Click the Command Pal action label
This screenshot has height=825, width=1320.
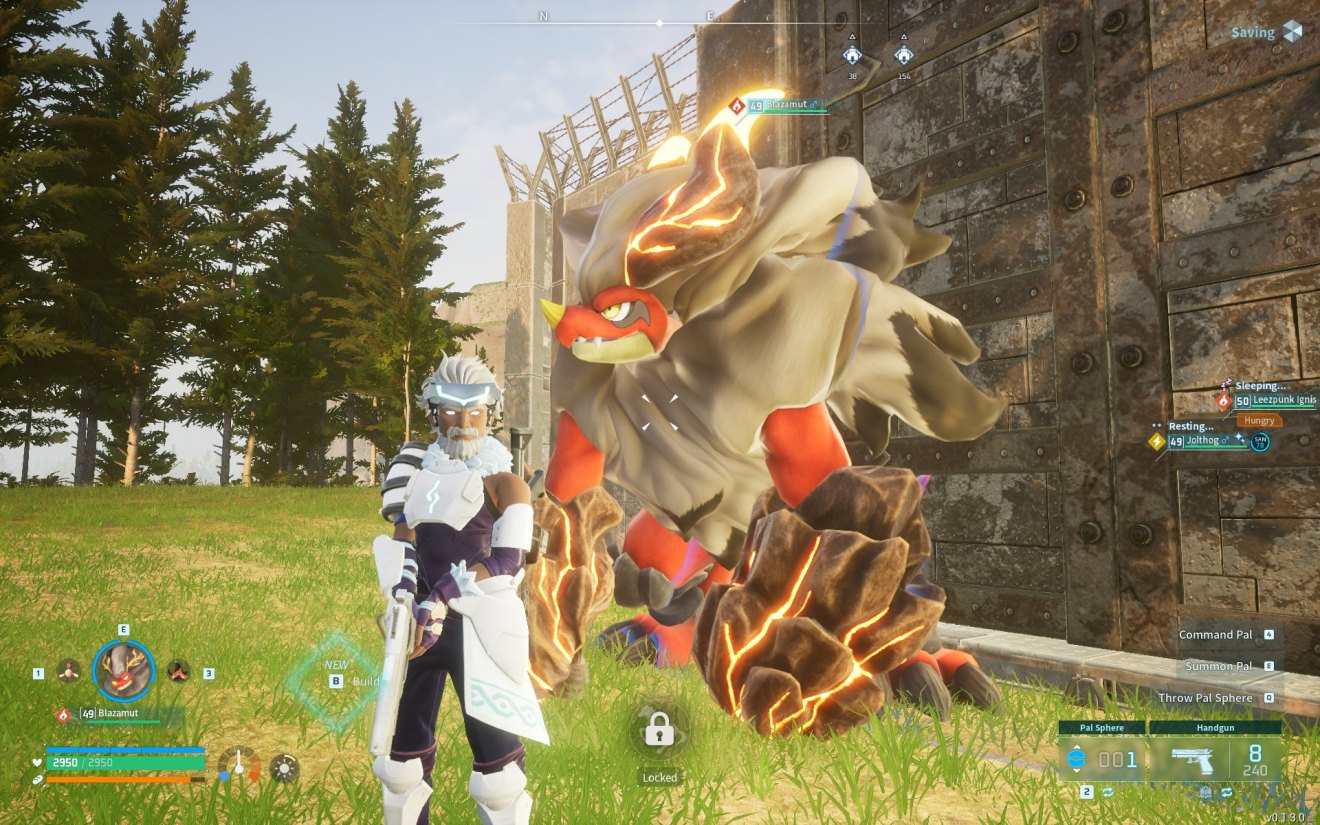click(1215, 634)
